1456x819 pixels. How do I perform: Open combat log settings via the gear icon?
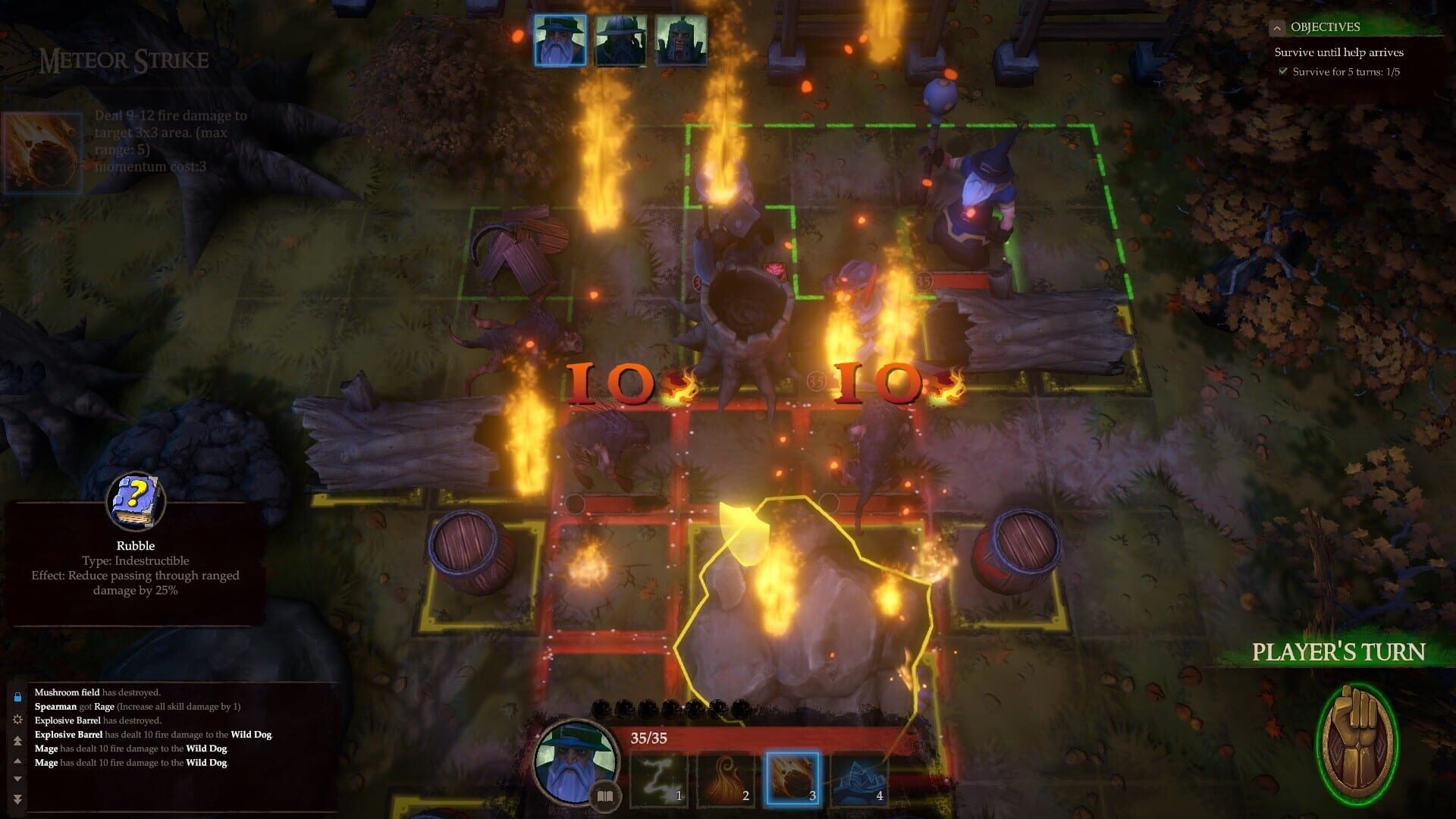coord(18,720)
